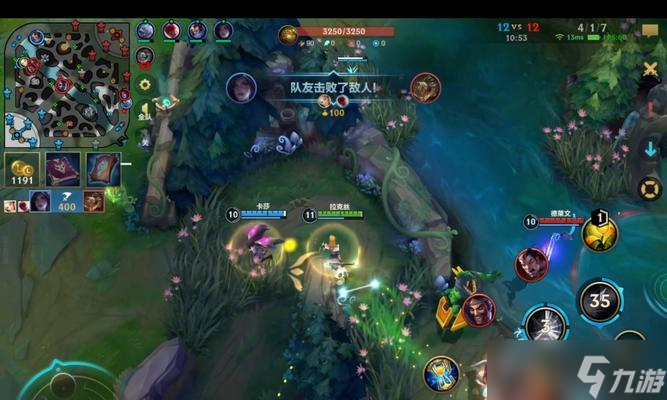Buy the first recommended red spellbook item
The width and height of the screenshot is (667, 400).
62,169
